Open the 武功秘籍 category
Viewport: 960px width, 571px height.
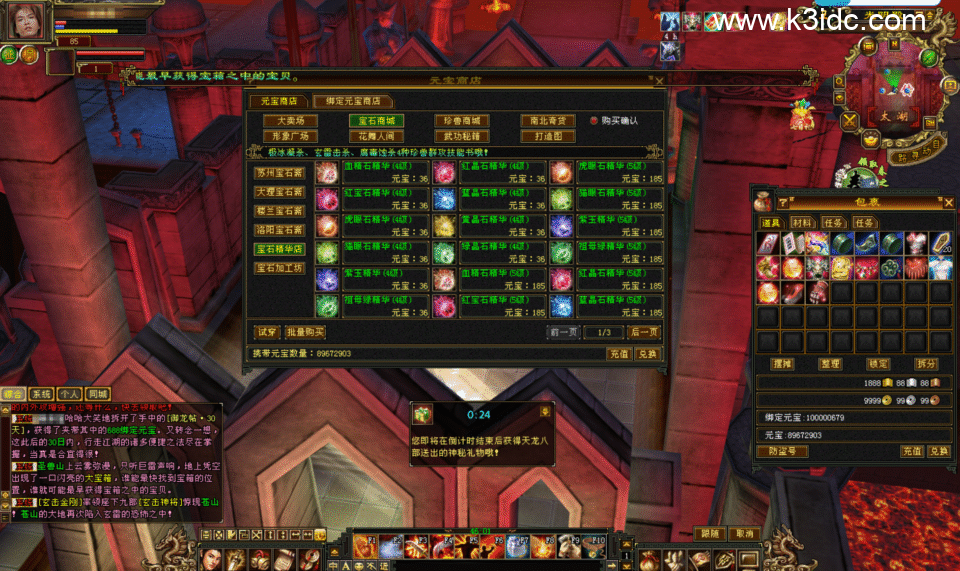462,136
